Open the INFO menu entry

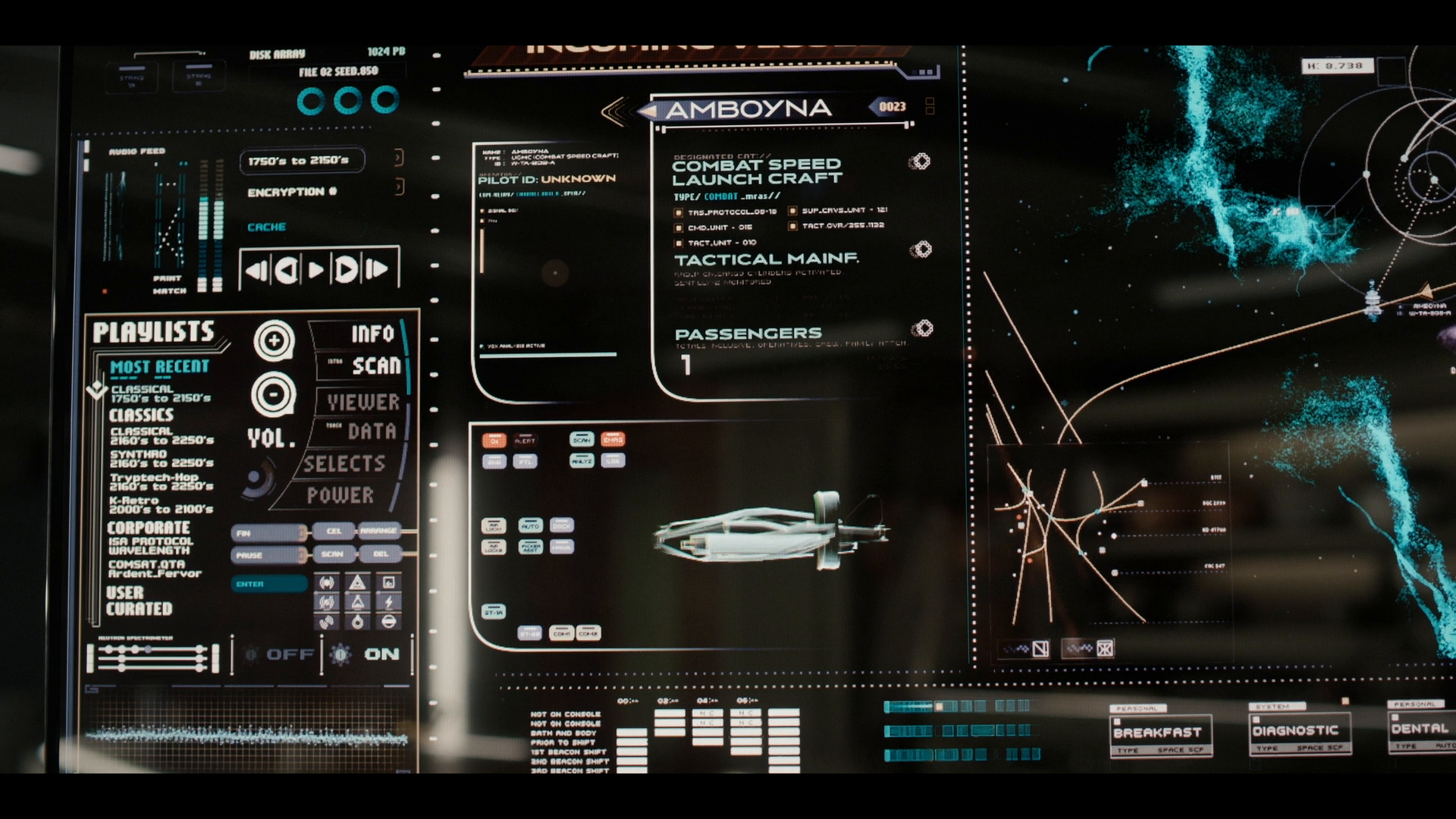tap(372, 334)
